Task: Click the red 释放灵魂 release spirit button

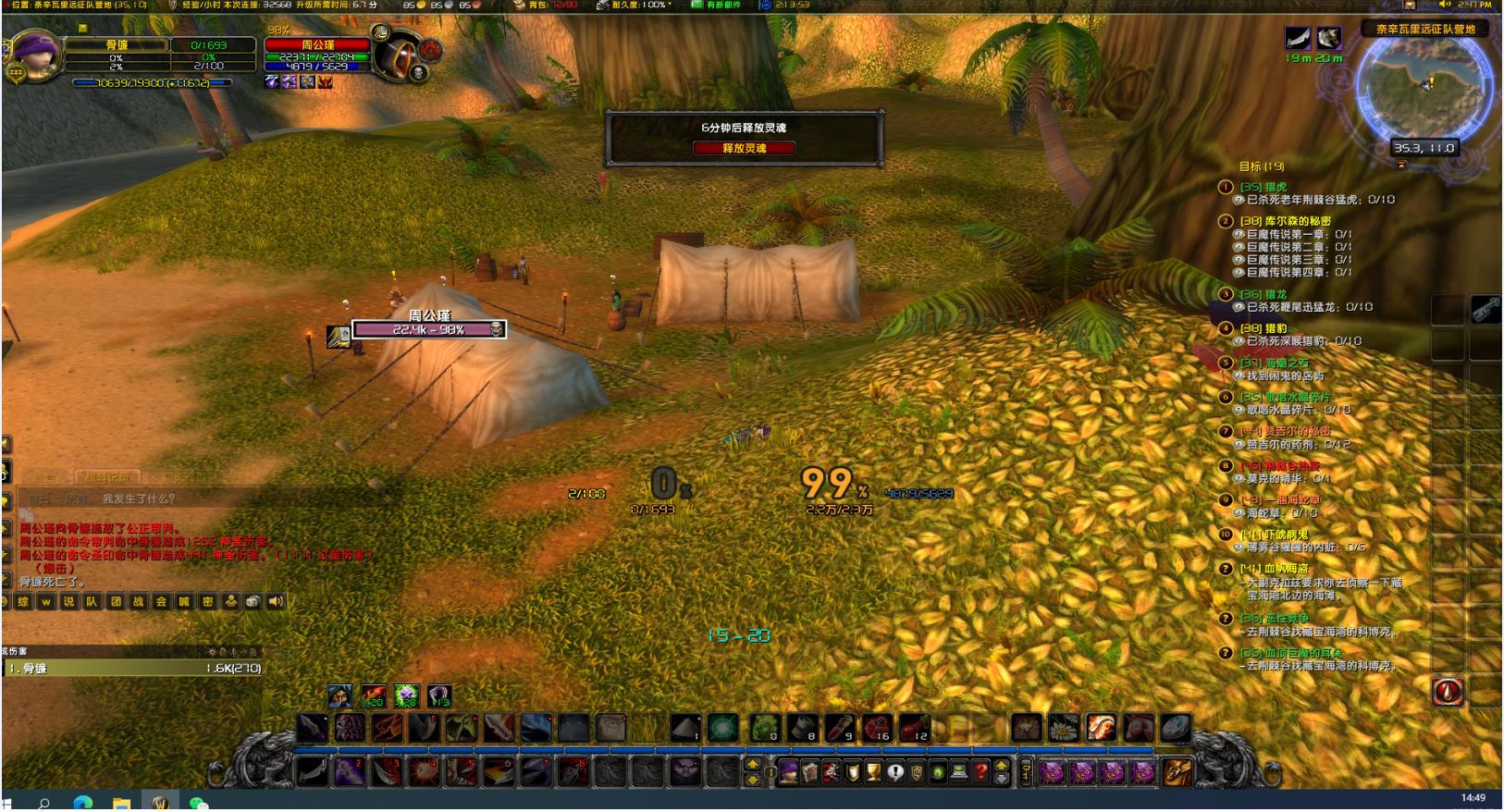Action: (x=744, y=148)
